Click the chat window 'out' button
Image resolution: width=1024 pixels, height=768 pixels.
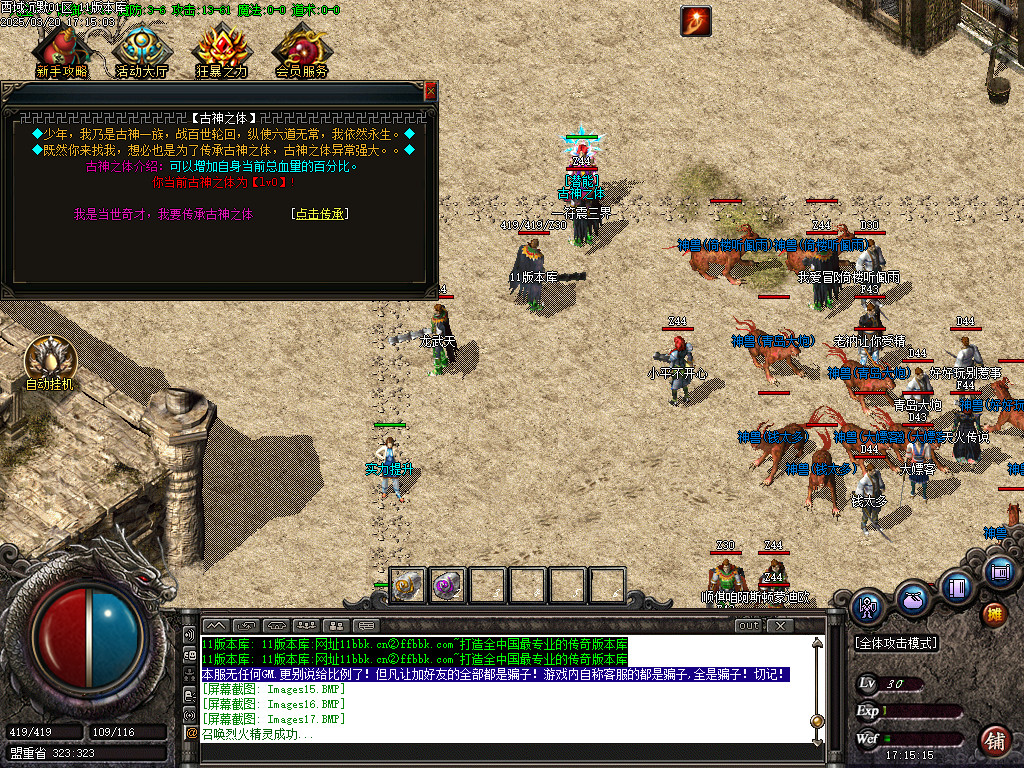coord(748,626)
